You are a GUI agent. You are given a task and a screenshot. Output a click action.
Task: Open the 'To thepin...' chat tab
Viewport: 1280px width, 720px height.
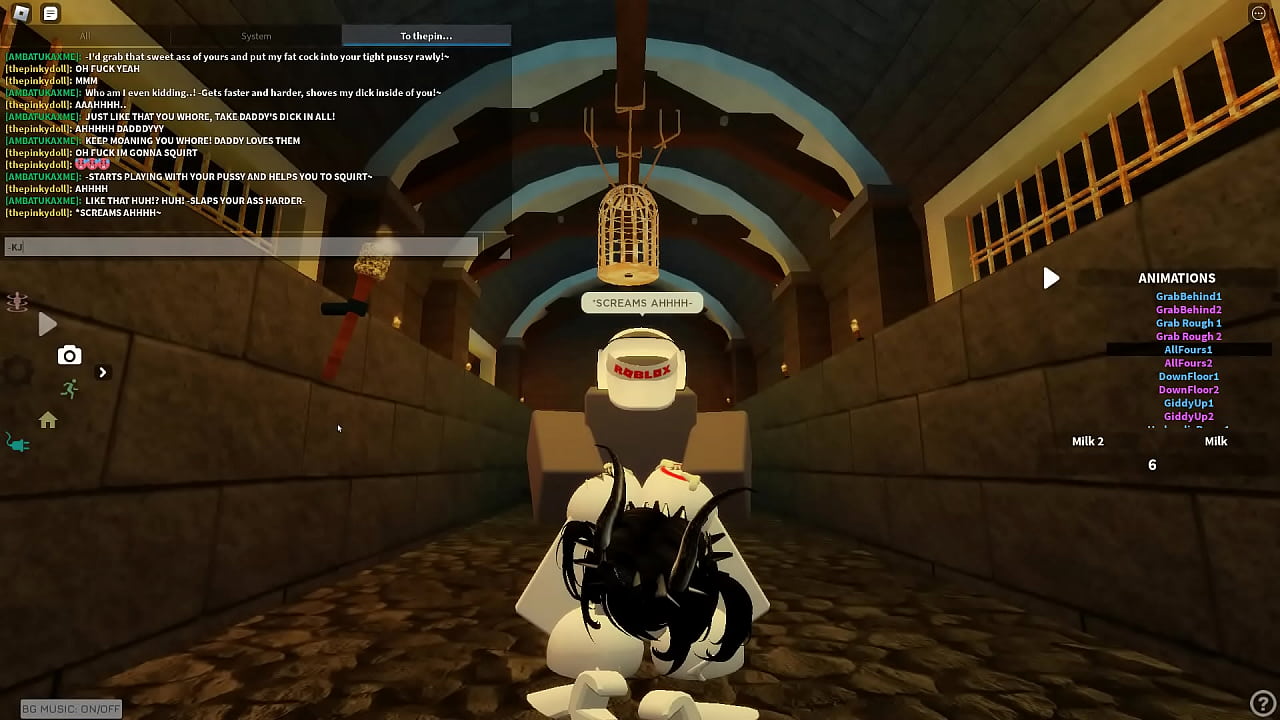pyautogui.click(x=425, y=35)
